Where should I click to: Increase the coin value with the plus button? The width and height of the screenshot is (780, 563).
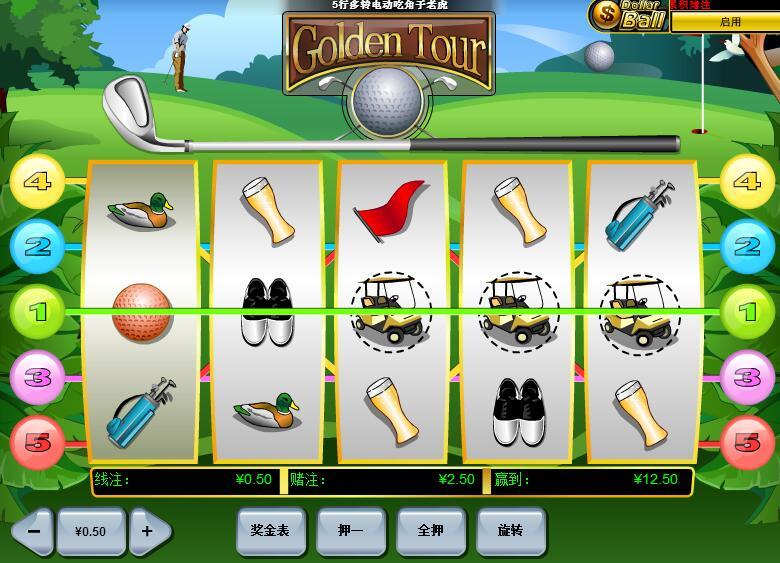pyautogui.click(x=148, y=531)
